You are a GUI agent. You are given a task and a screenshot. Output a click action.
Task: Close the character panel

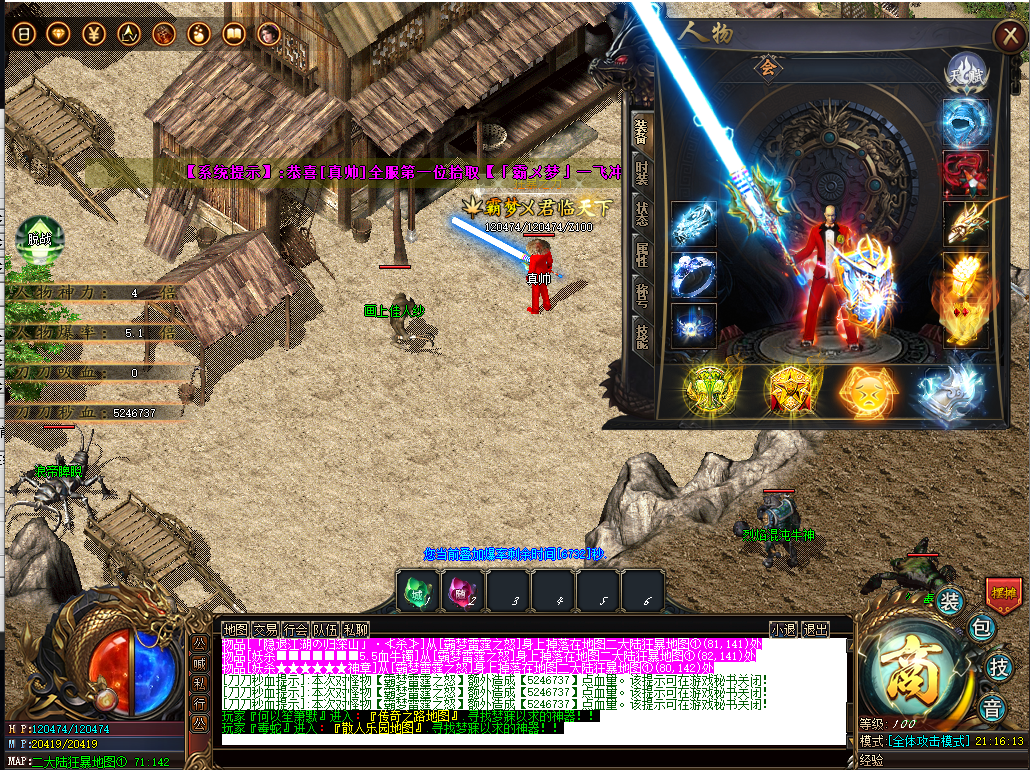click(1006, 36)
